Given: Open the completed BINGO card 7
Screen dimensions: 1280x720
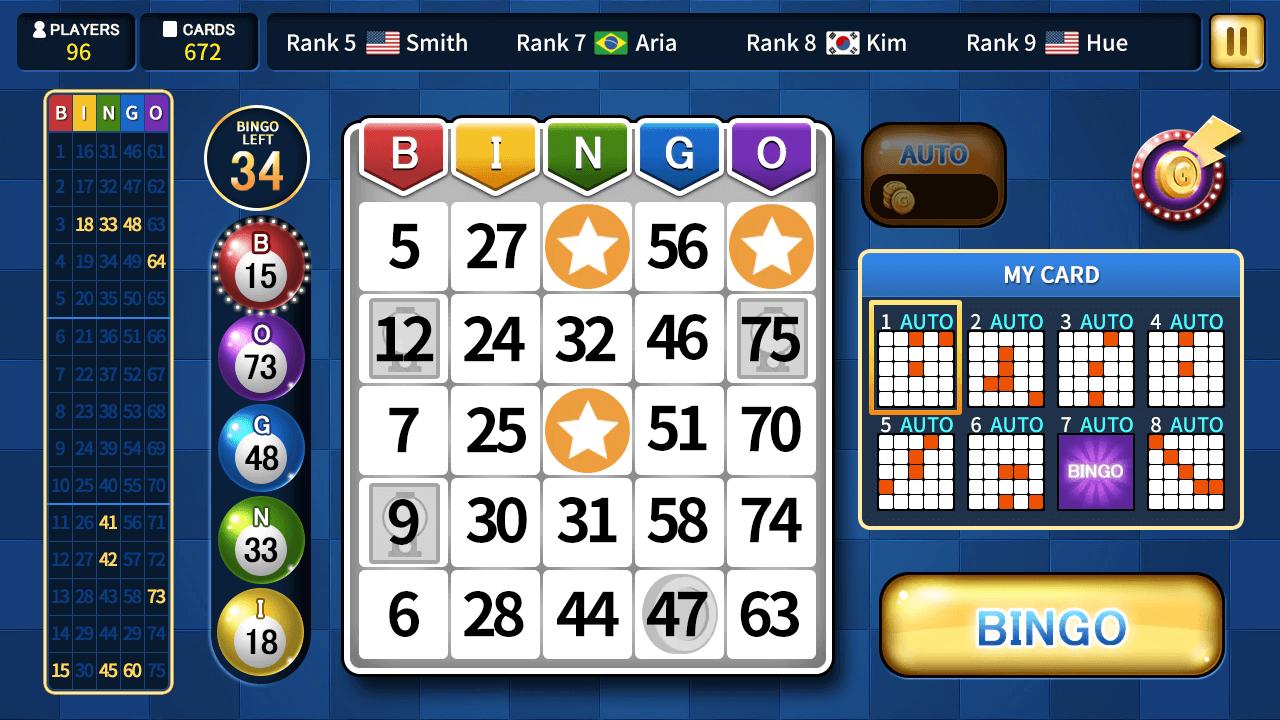Looking at the screenshot, I should [1095, 470].
